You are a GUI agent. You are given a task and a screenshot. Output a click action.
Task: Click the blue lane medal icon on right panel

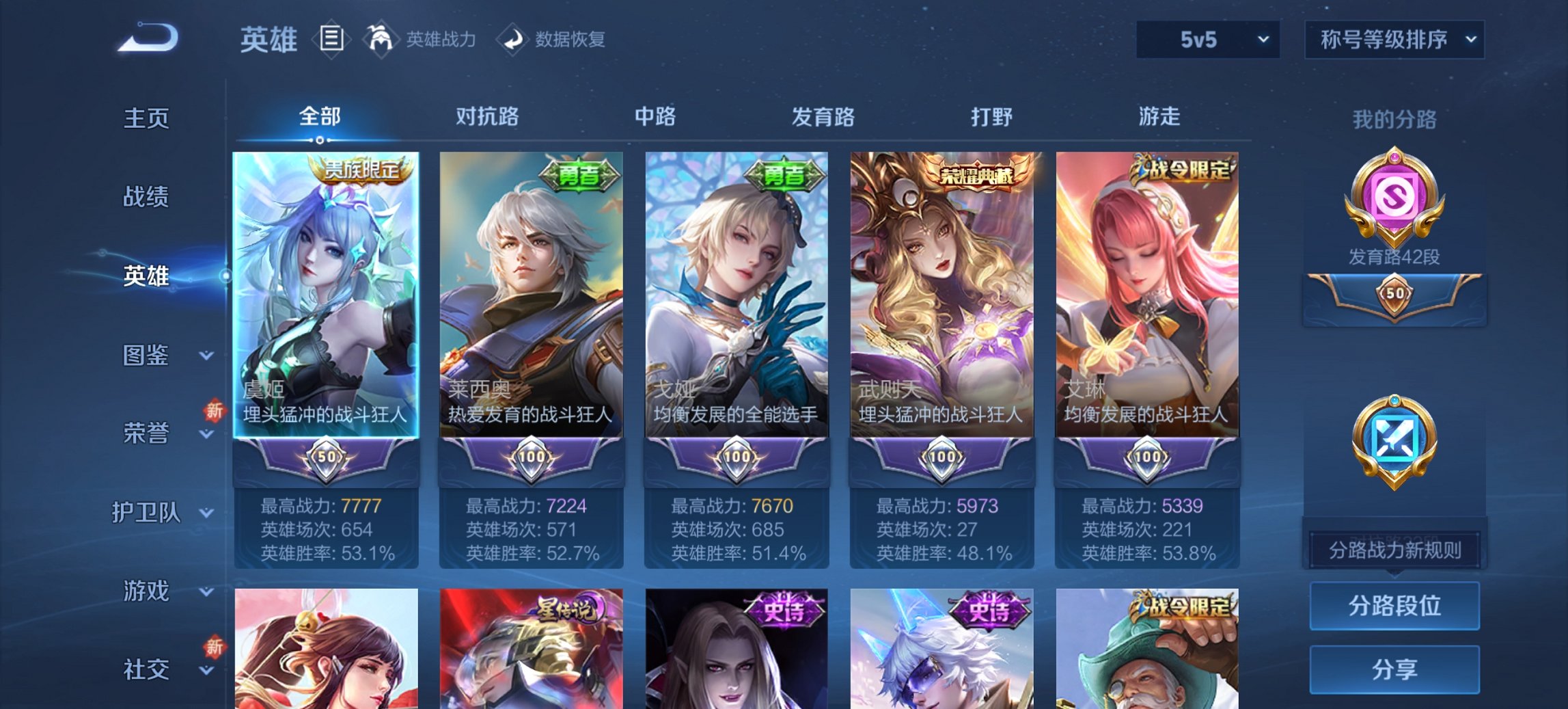tap(1394, 438)
